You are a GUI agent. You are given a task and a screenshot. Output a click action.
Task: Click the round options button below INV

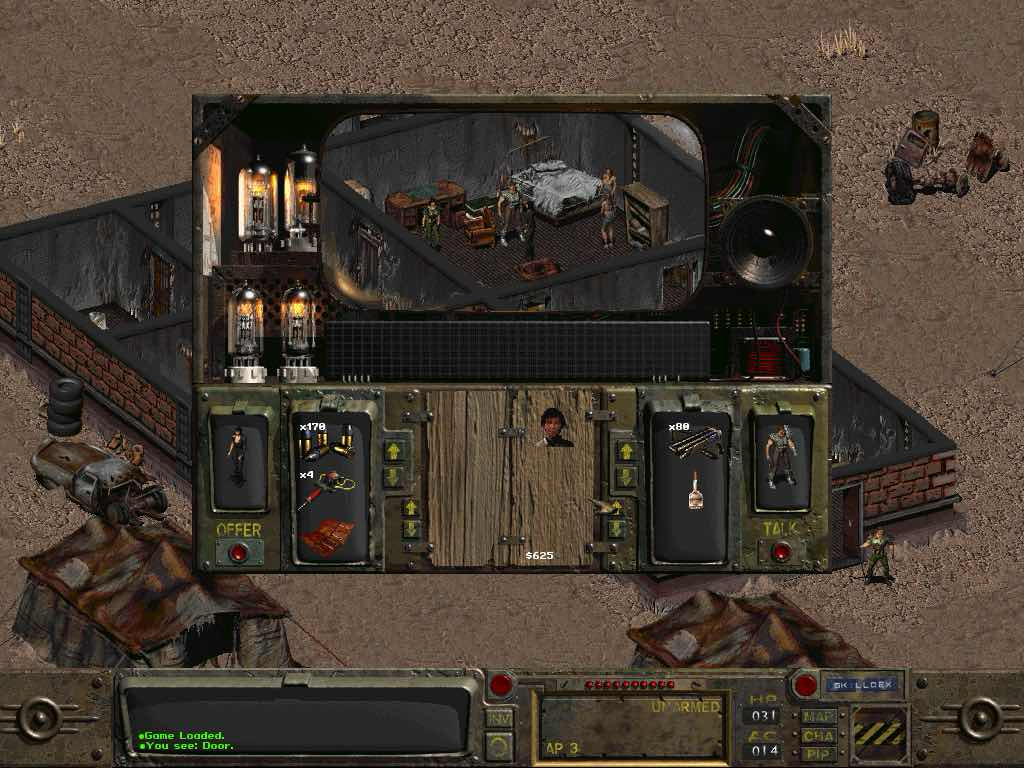tap(498, 744)
